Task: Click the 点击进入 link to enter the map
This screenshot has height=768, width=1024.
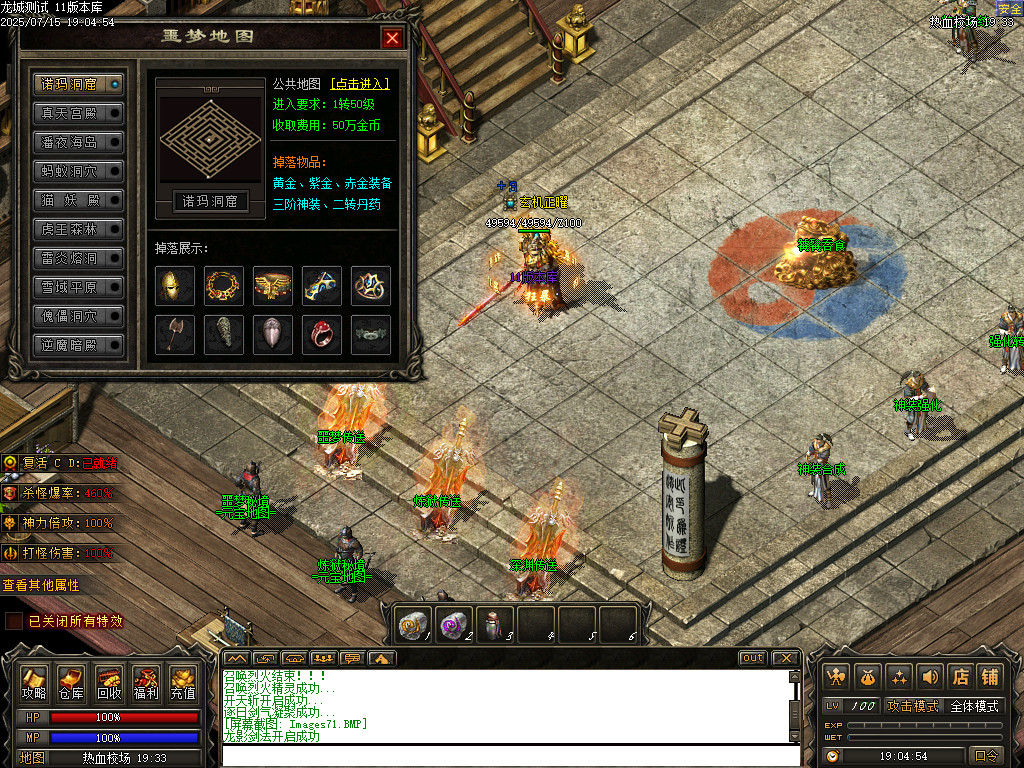Action: 360,84
